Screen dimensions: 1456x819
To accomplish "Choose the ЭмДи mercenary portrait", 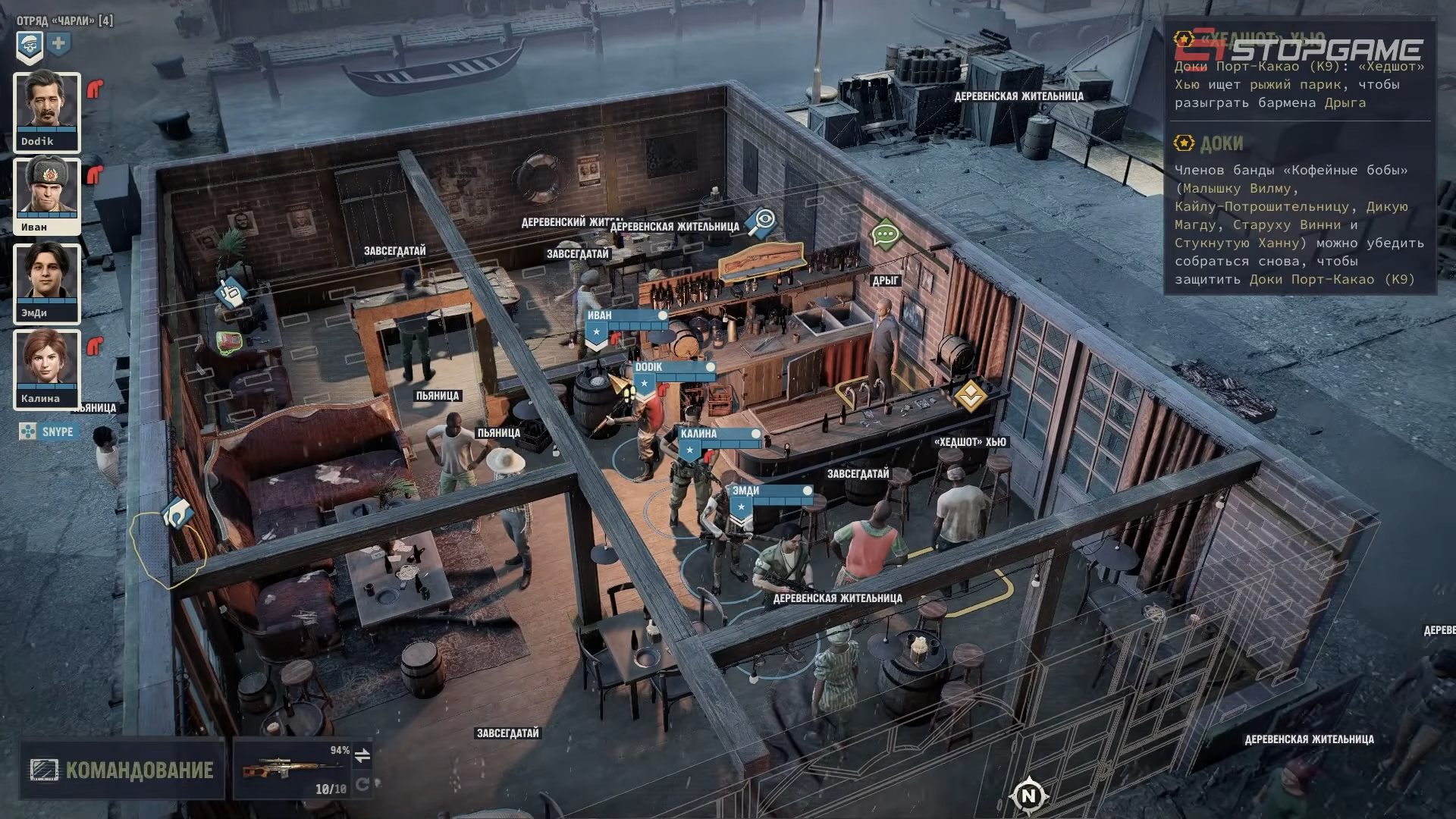I will [46, 283].
